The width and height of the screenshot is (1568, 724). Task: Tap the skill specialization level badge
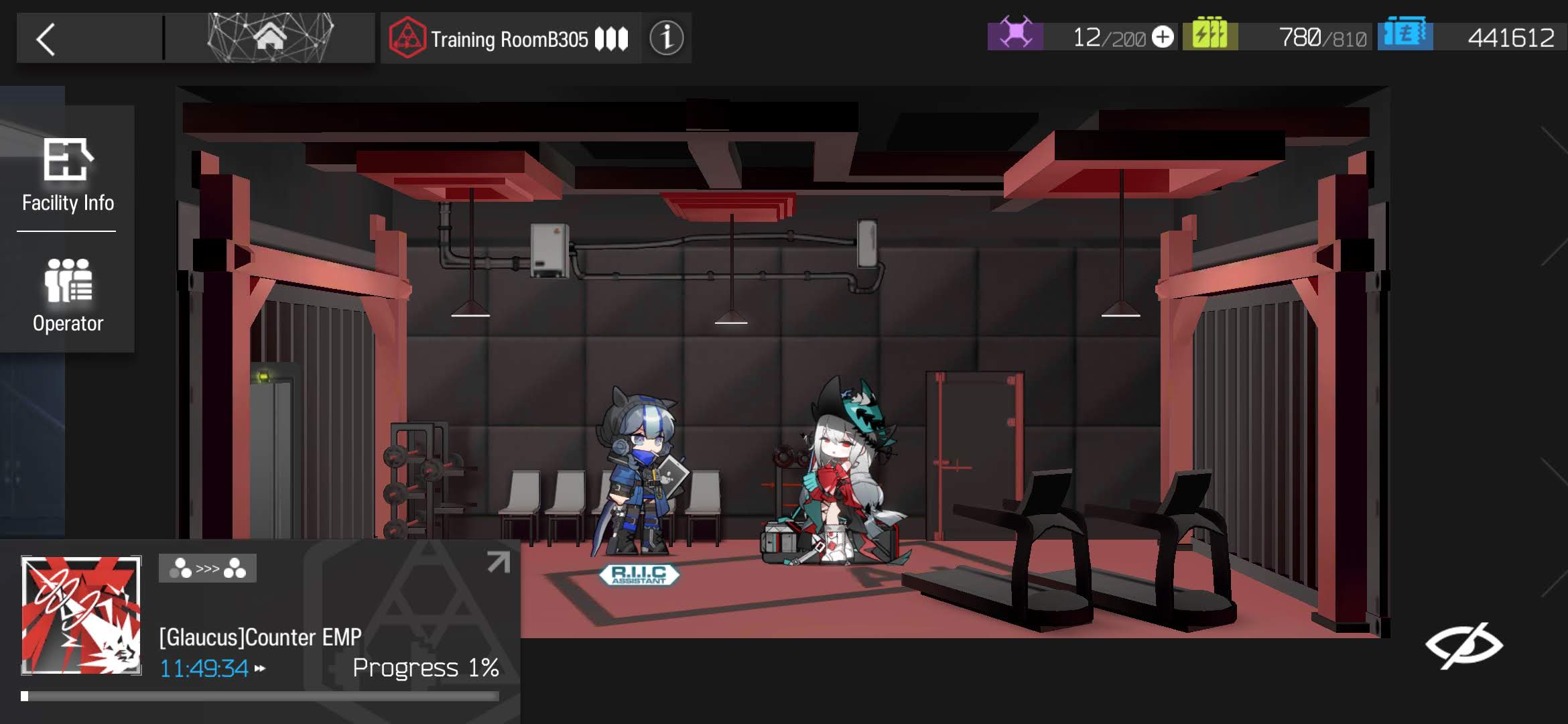click(x=207, y=568)
